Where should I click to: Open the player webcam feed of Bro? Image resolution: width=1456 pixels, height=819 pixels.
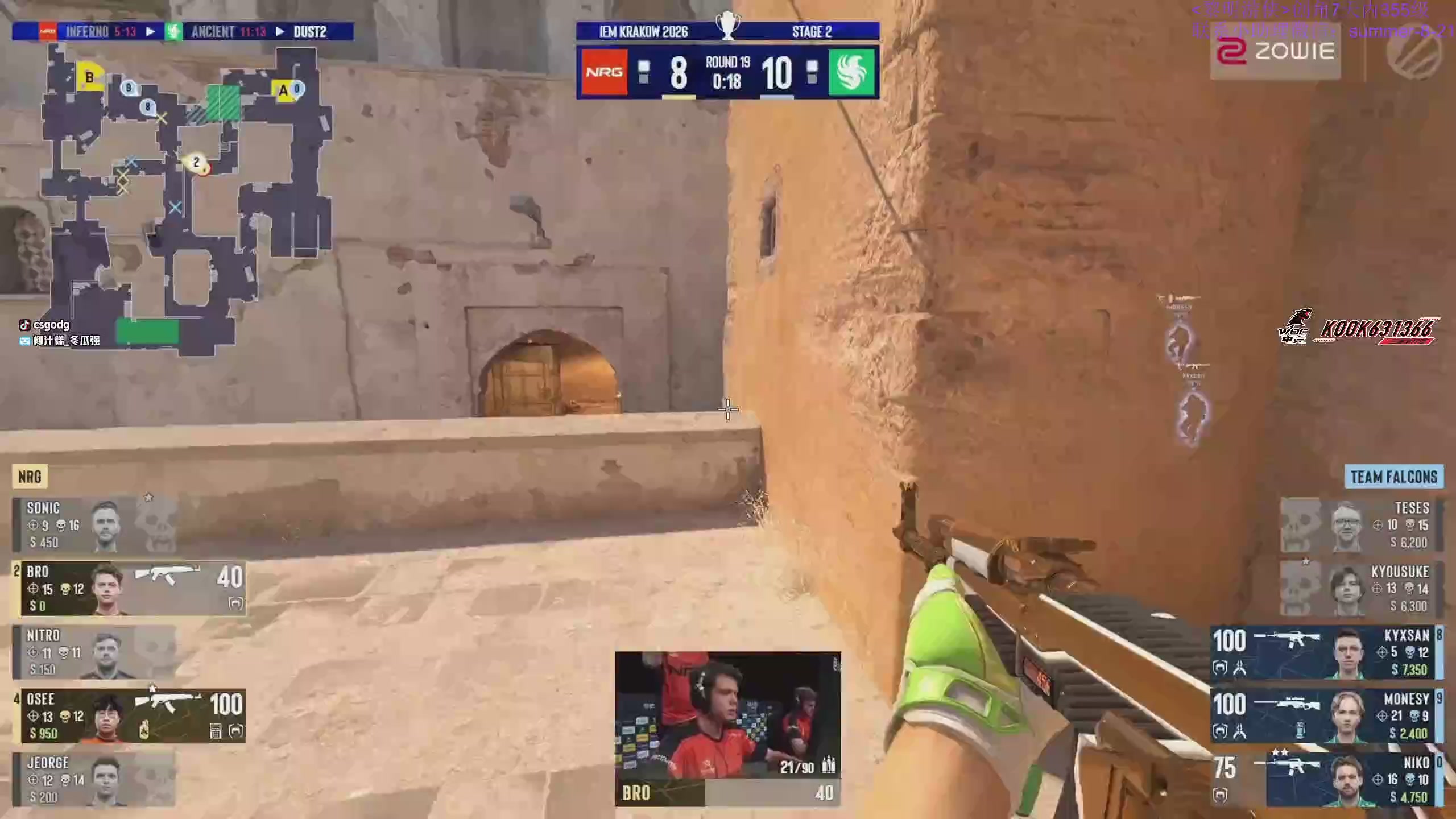727,715
